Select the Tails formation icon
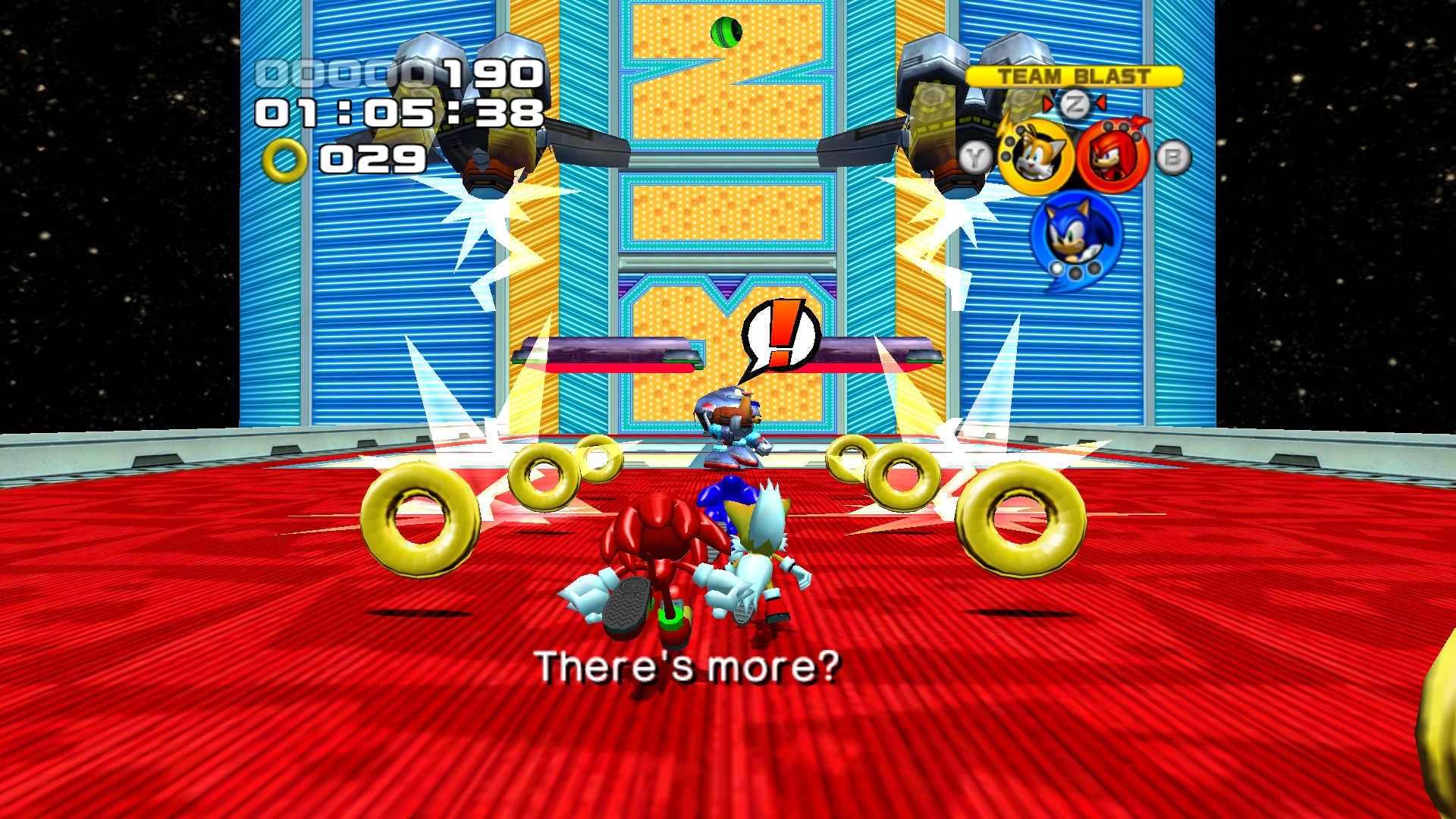The height and width of the screenshot is (819, 1456). pos(1035,157)
